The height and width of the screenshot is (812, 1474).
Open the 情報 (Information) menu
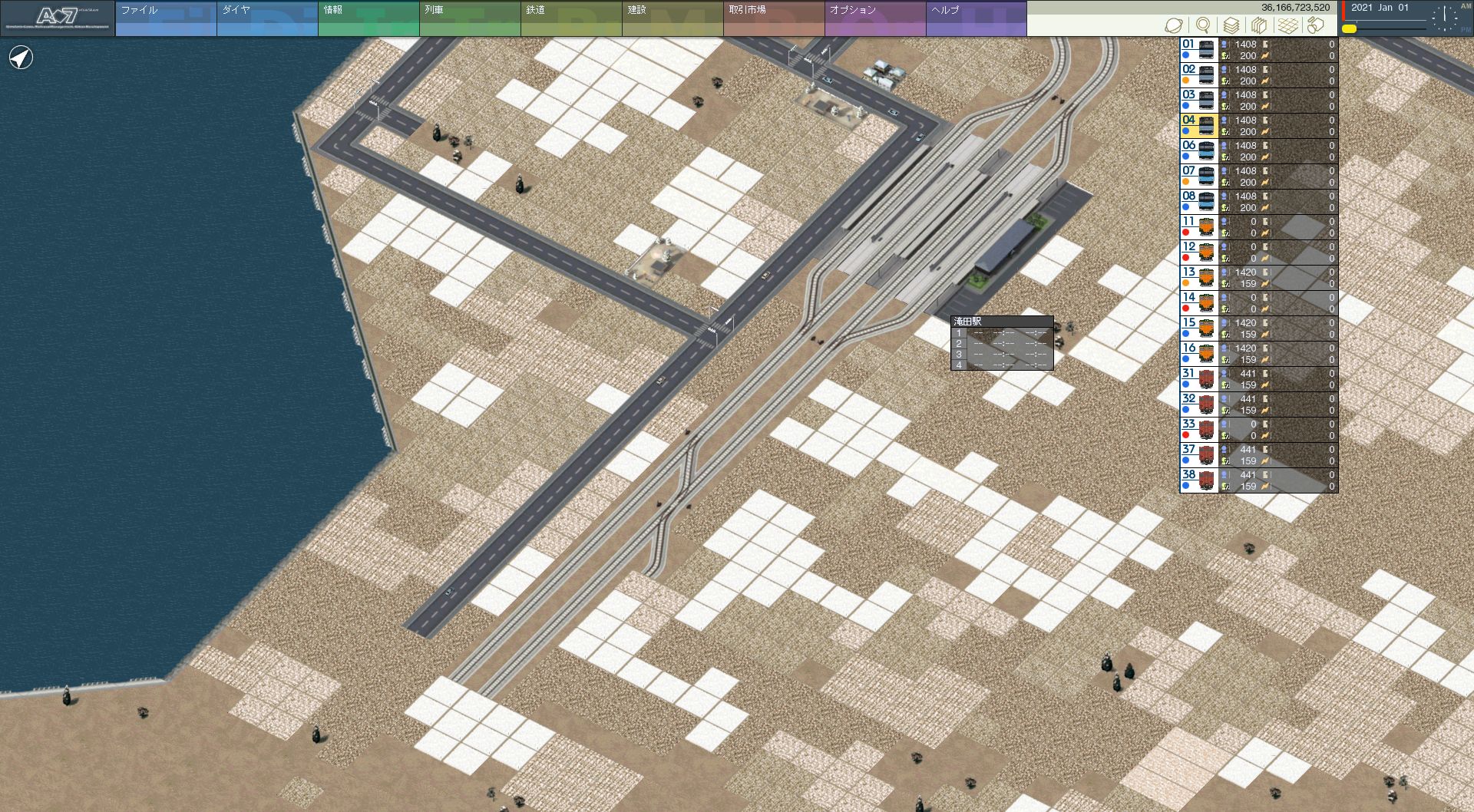(x=368, y=18)
